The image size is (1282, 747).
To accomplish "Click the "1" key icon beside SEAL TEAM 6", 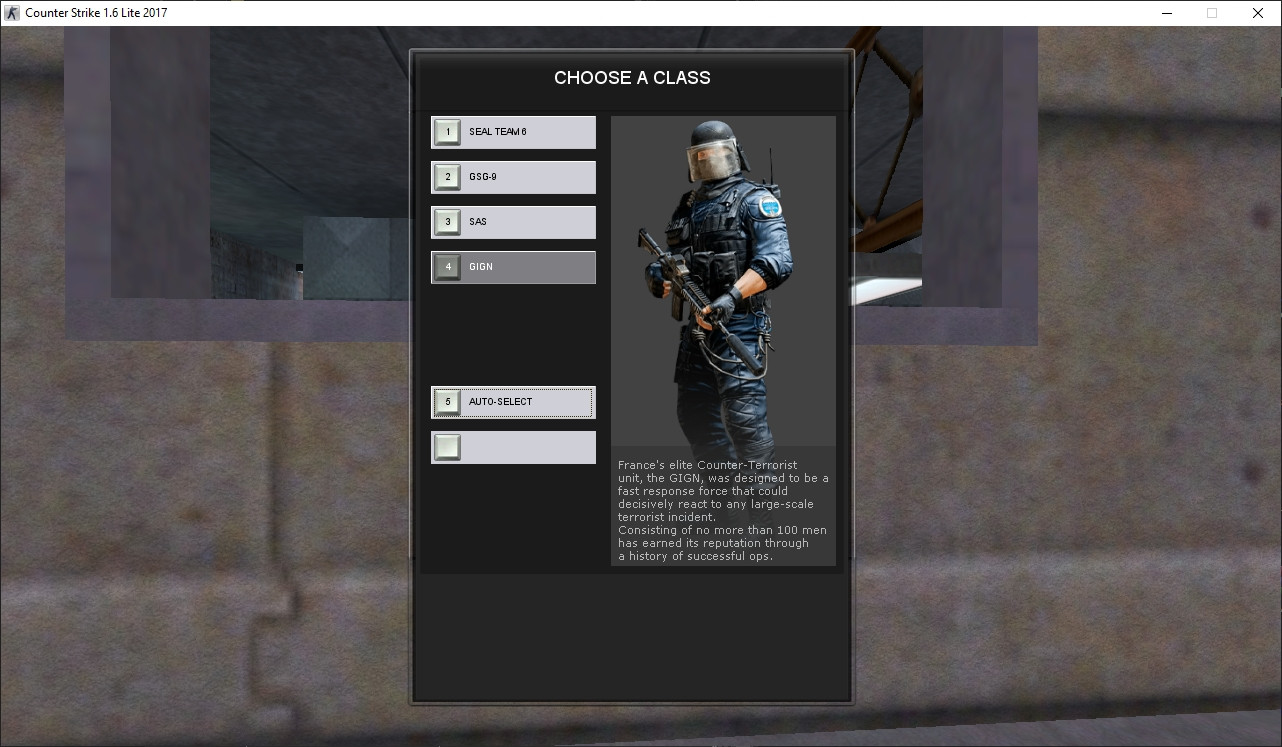I will tap(447, 131).
